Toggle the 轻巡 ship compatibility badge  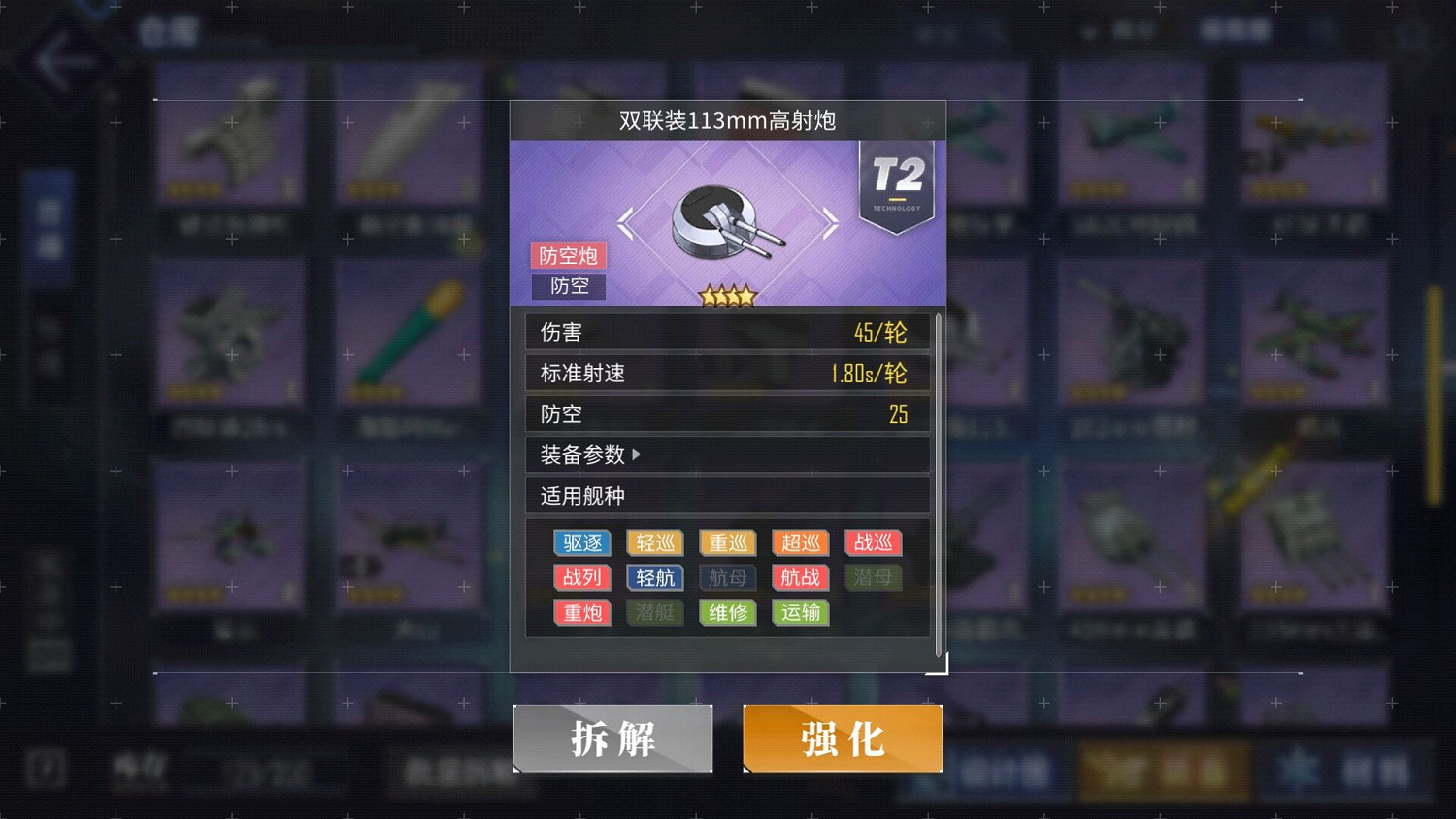click(x=654, y=542)
